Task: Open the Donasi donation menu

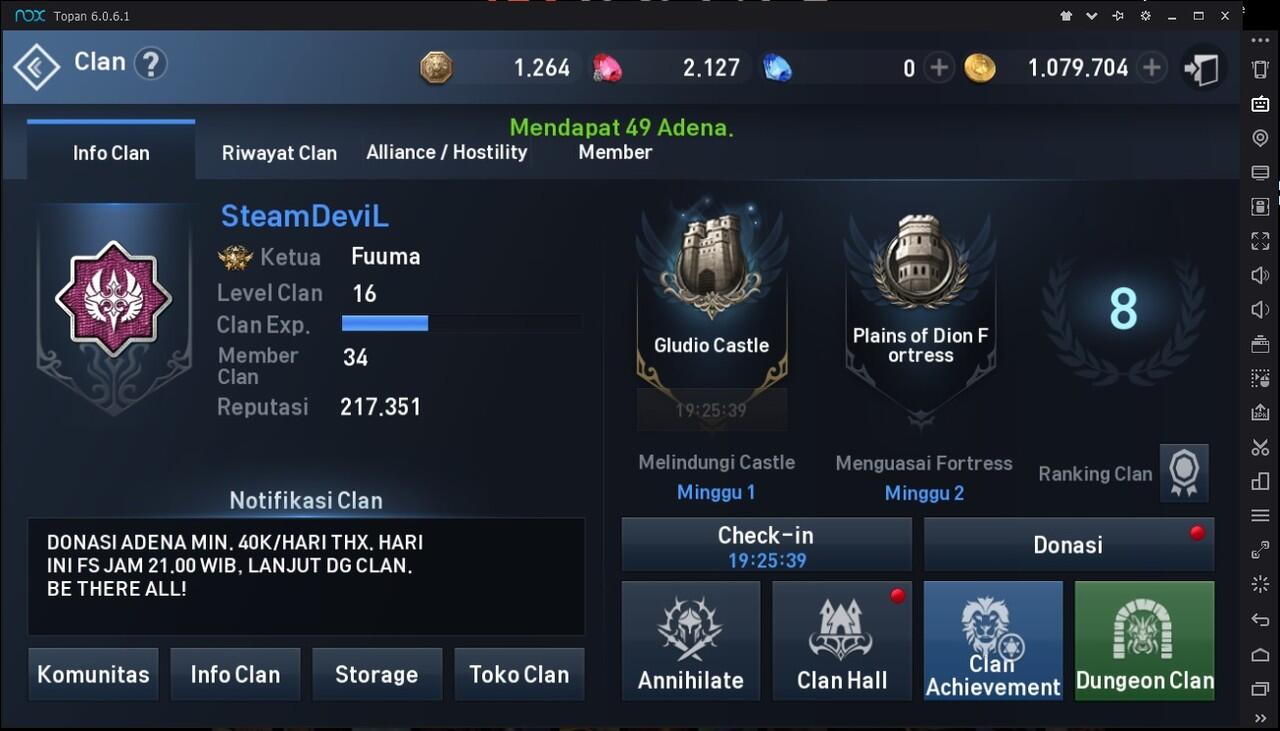Action: point(1068,545)
